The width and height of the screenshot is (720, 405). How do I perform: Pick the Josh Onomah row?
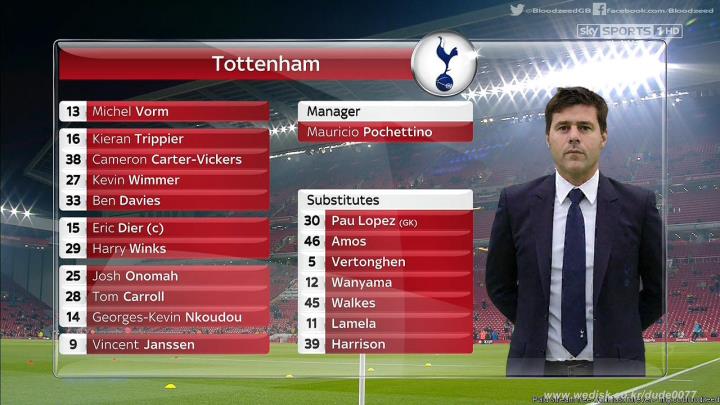point(165,276)
